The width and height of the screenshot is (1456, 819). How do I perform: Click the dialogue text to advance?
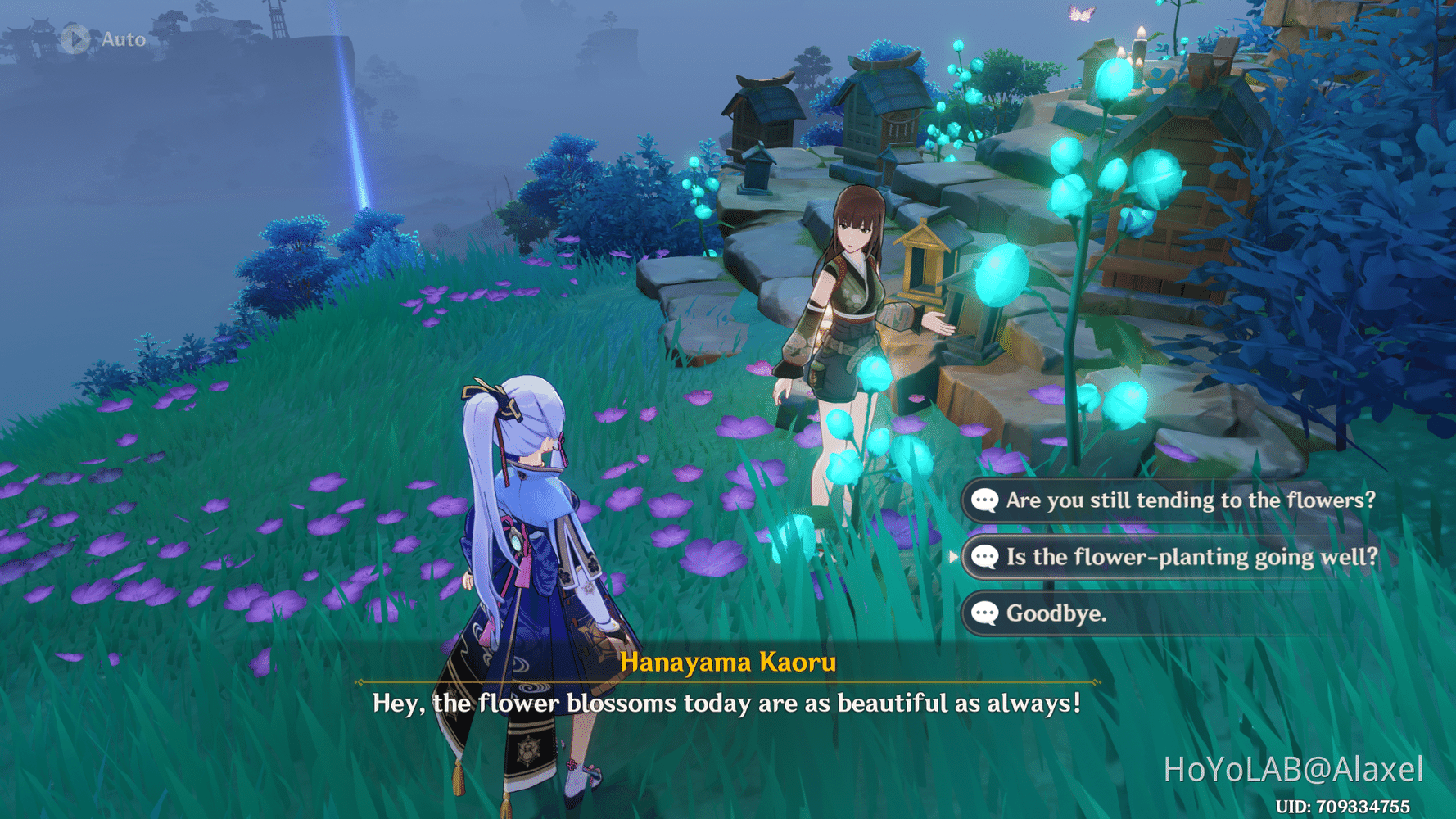[727, 703]
